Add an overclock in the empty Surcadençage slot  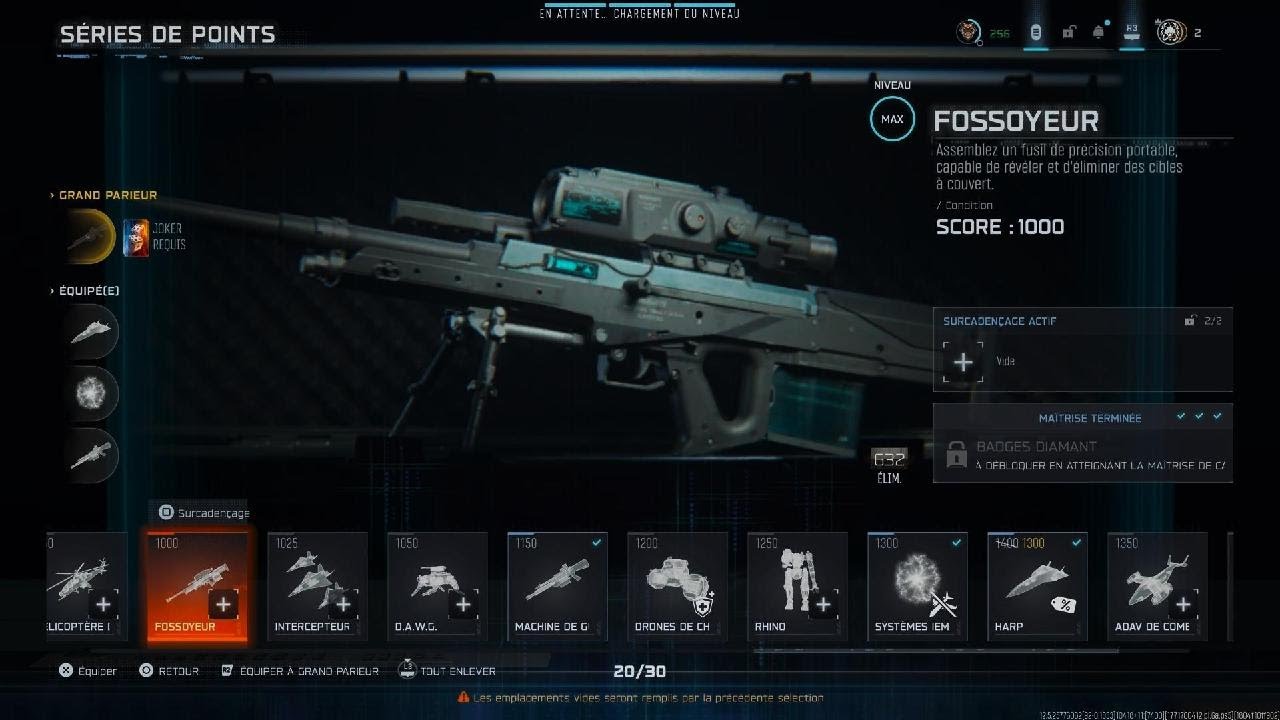(963, 362)
